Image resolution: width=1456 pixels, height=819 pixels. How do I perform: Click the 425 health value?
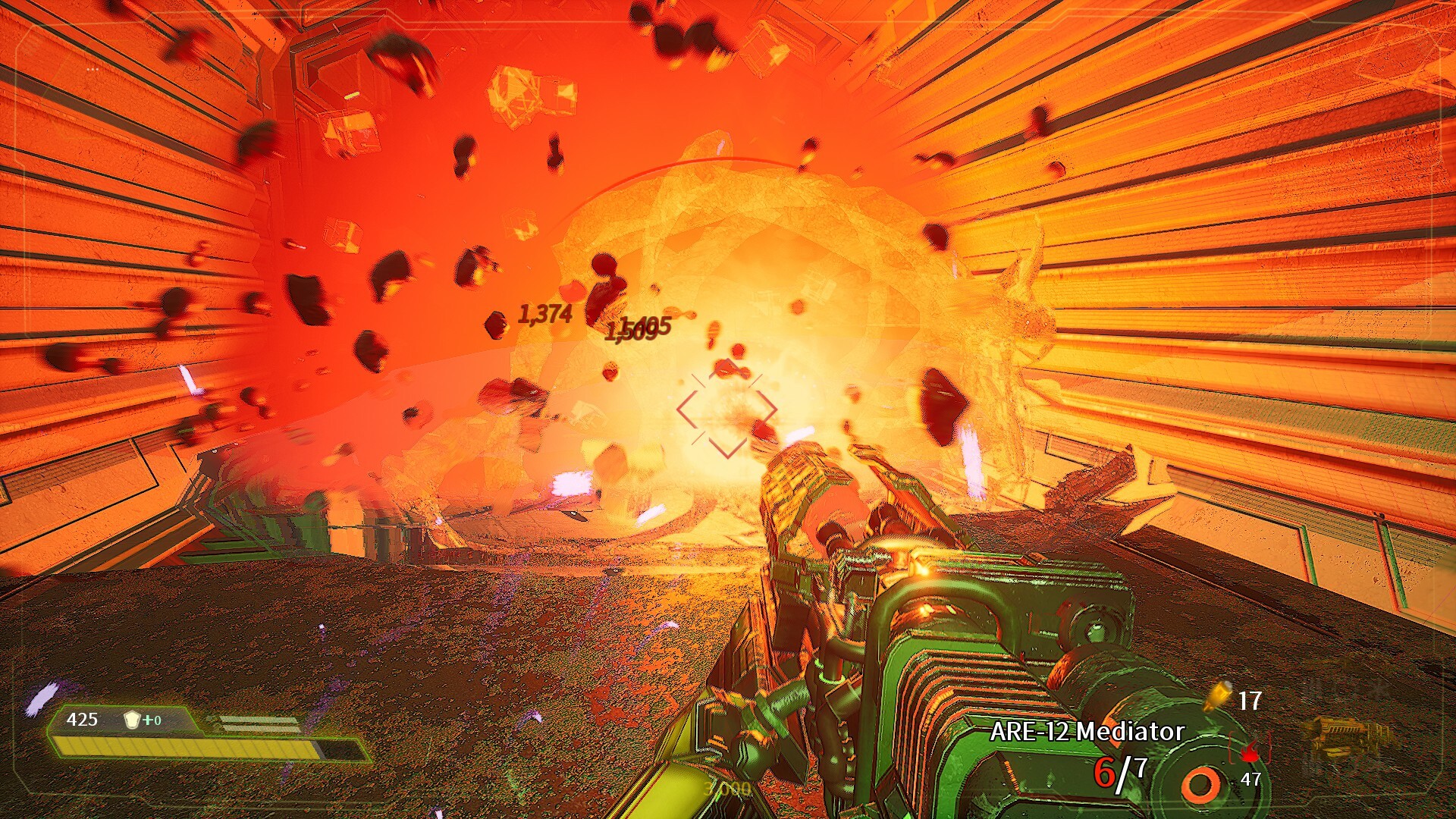click(x=83, y=718)
